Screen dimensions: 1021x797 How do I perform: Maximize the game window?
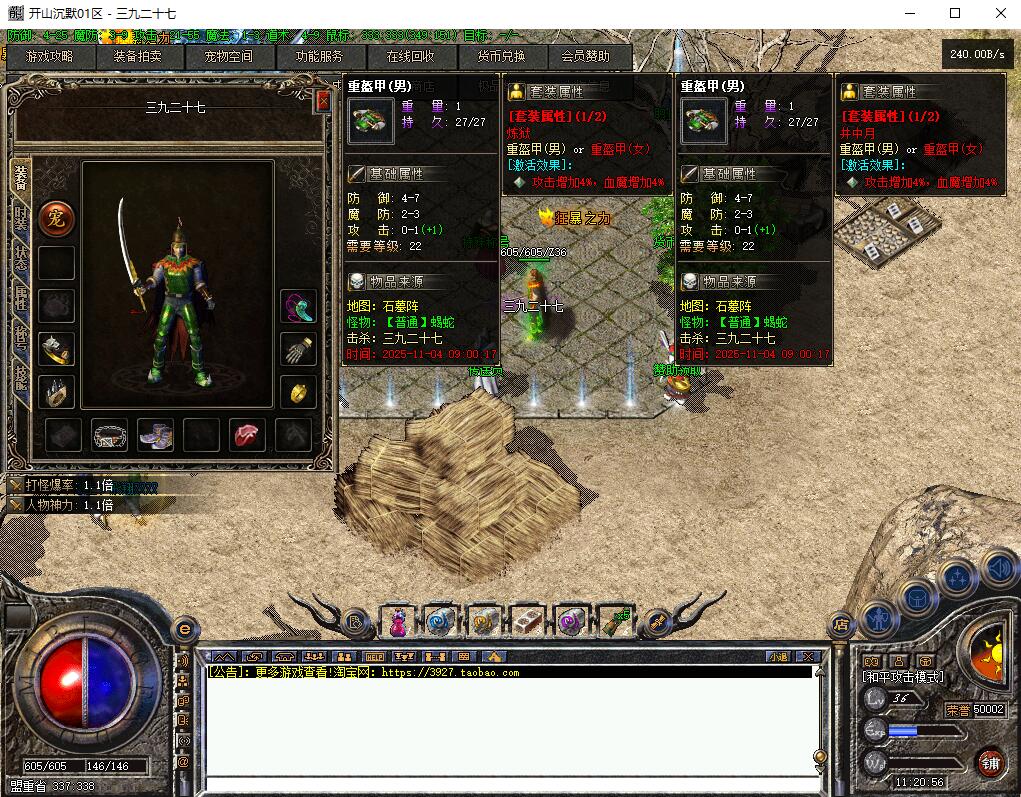coord(955,13)
